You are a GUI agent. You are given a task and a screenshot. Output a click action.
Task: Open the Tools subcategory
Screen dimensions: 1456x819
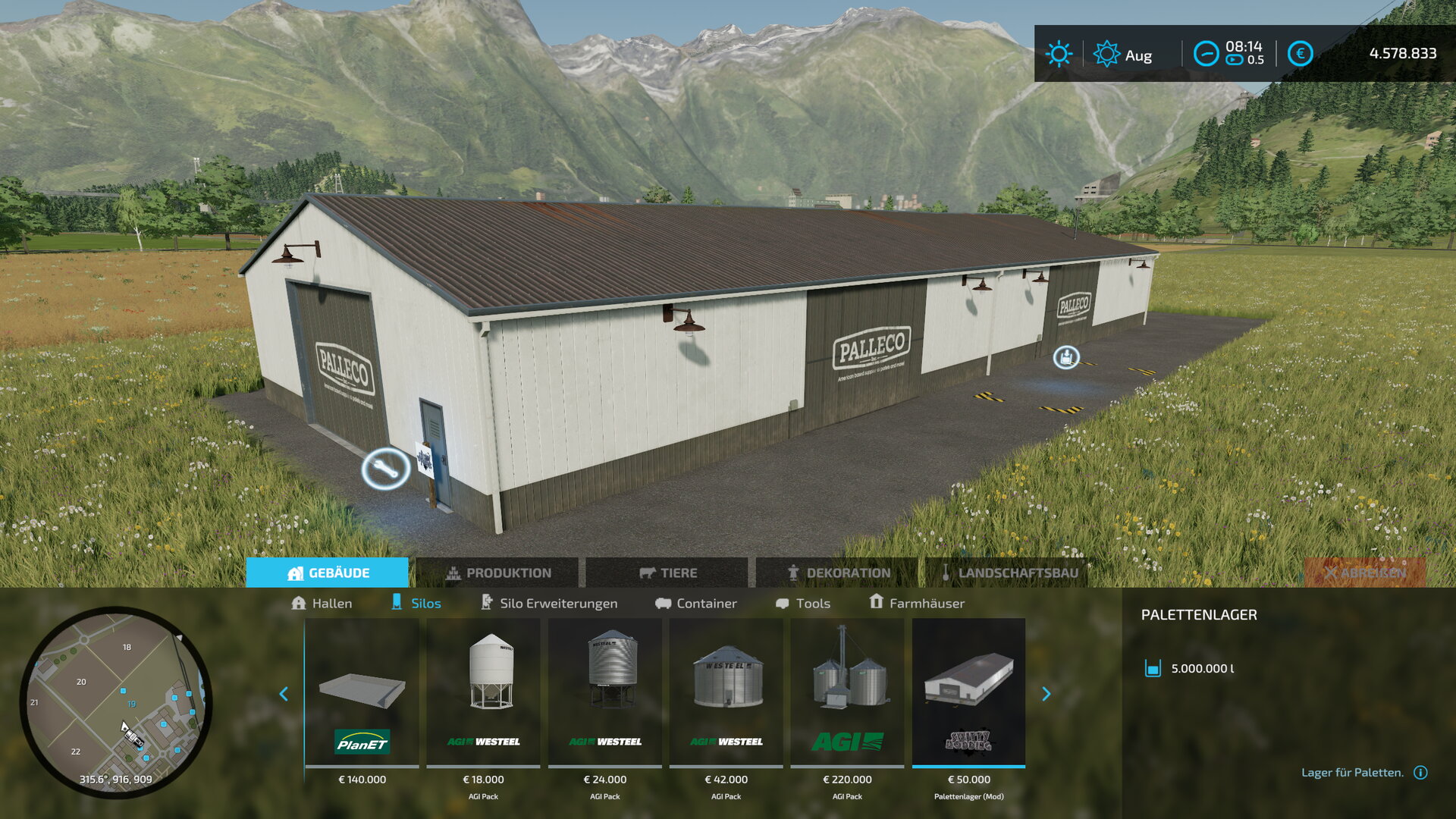click(x=803, y=603)
